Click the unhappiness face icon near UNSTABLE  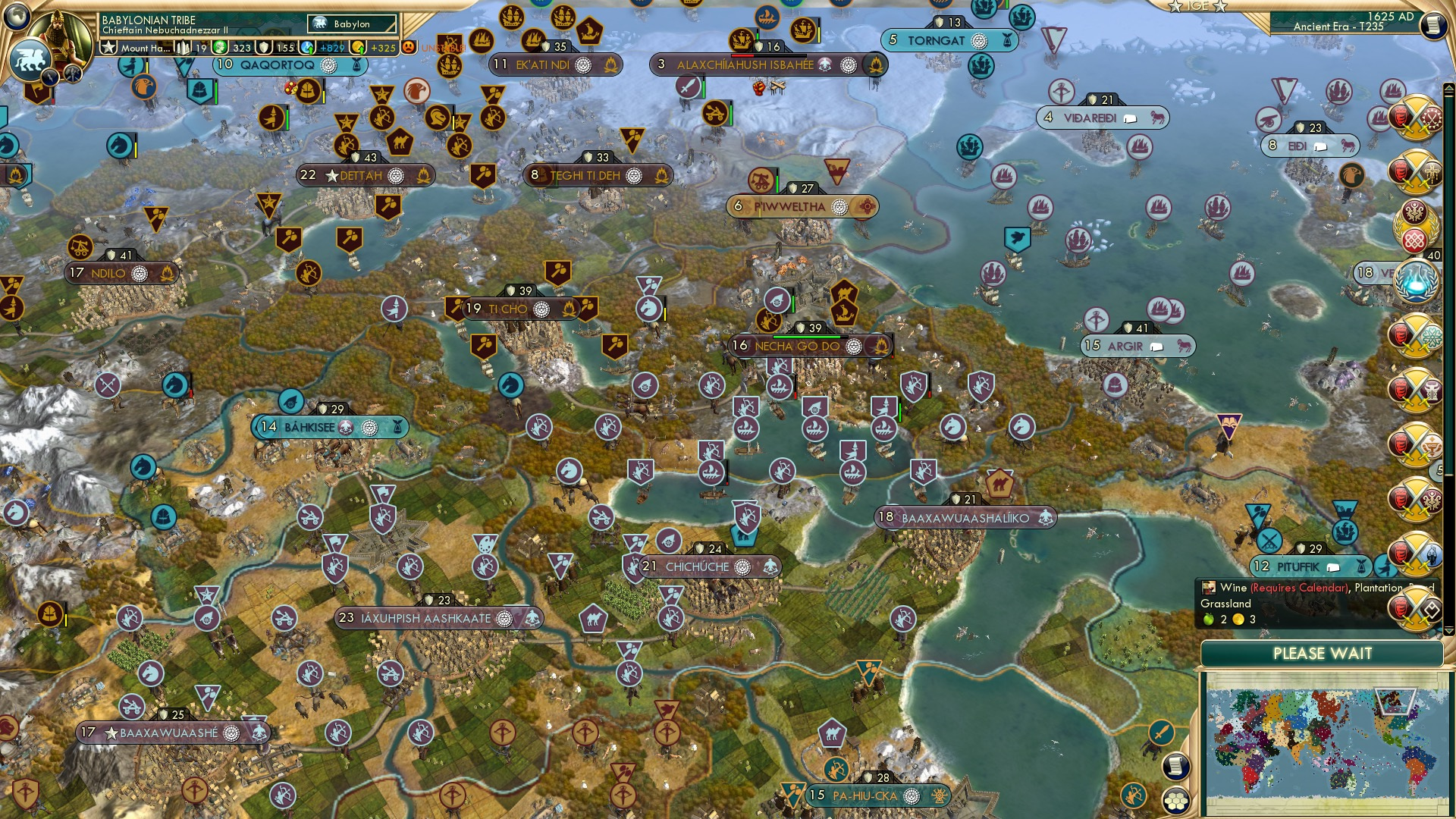[409, 47]
